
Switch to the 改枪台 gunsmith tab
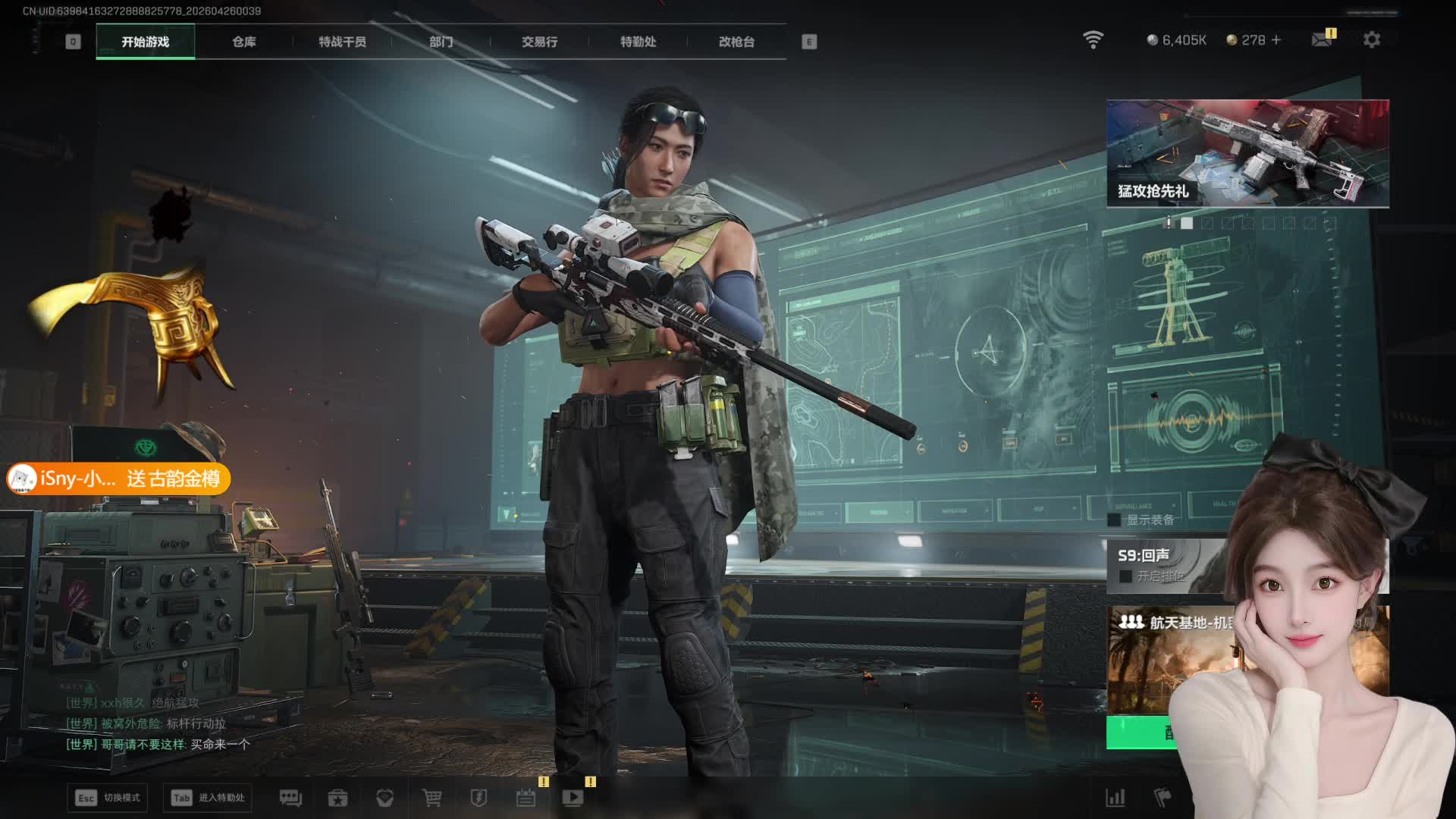736,42
